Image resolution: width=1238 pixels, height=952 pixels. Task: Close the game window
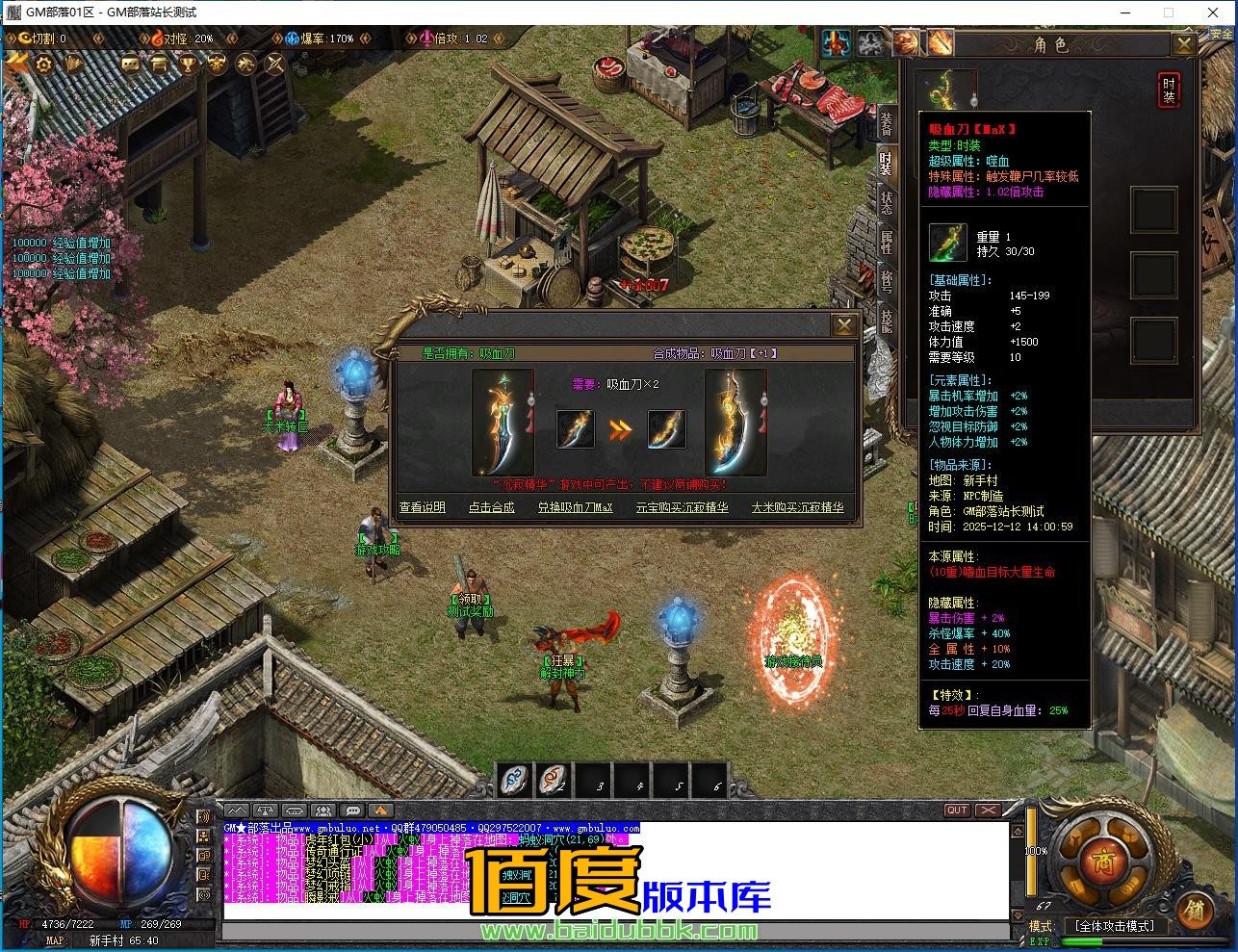pos(1213,13)
